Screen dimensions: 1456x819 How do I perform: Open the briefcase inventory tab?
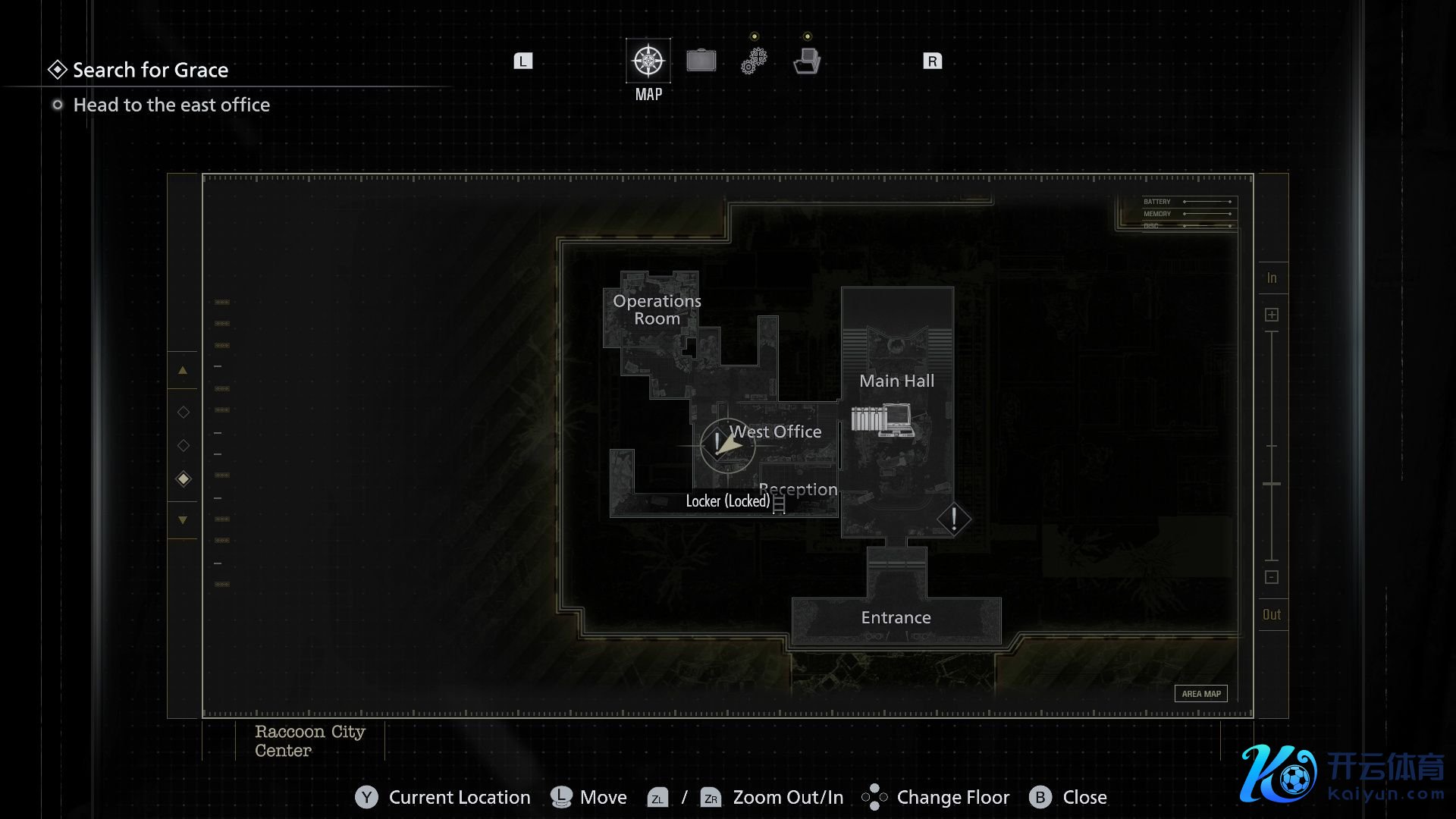pos(701,61)
